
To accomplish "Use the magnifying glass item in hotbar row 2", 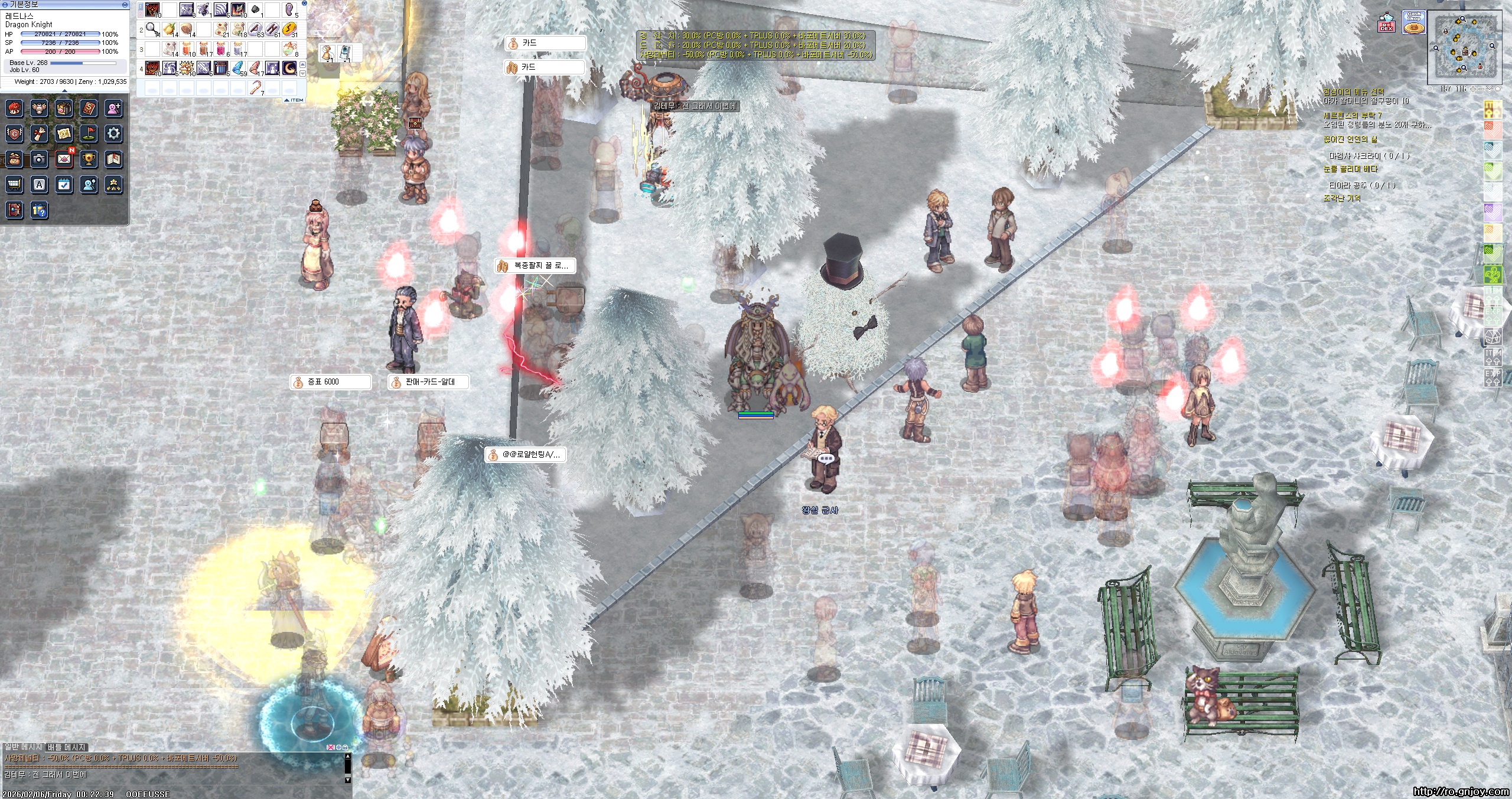I will point(152,28).
